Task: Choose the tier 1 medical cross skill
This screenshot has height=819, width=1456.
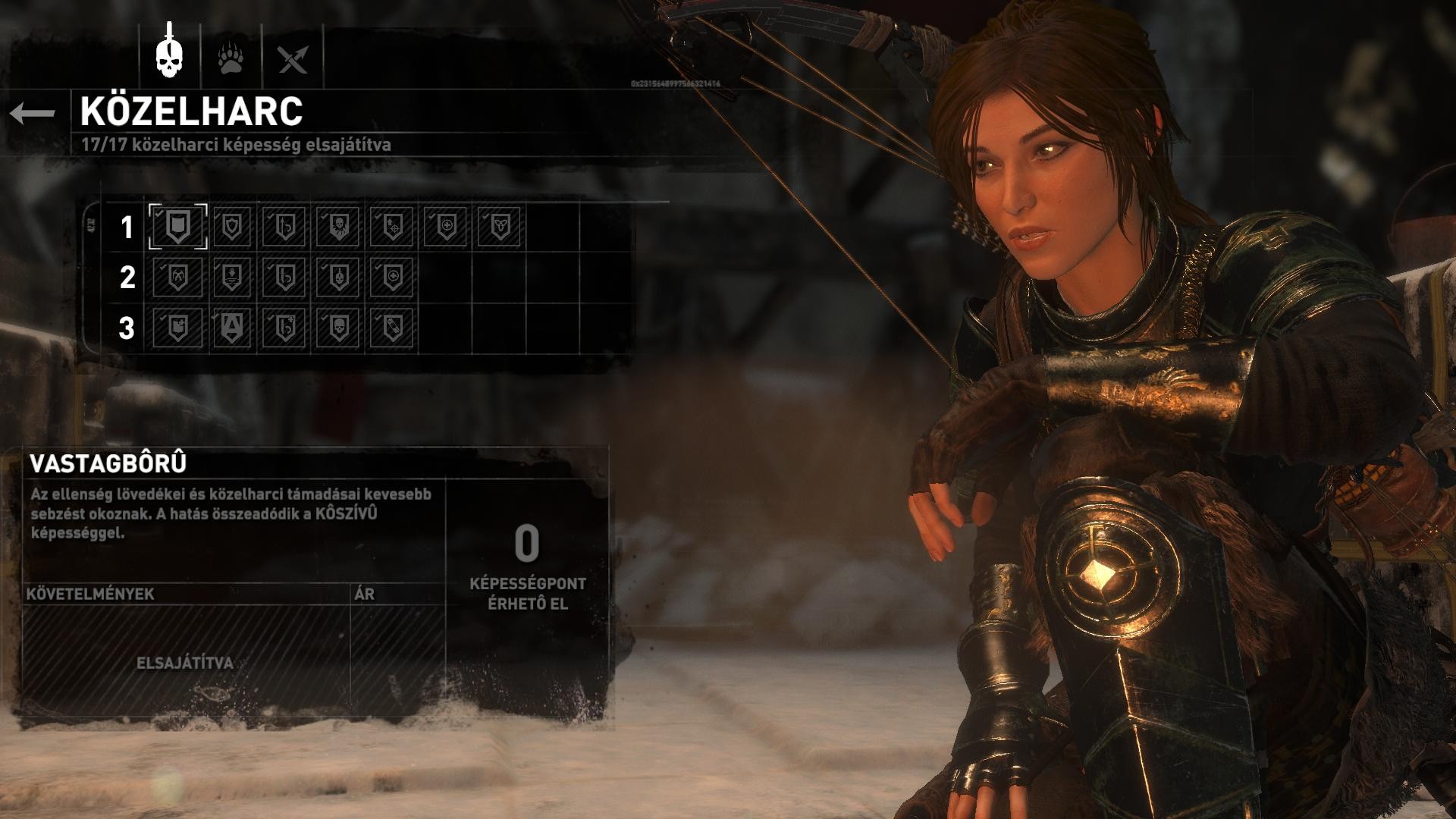Action: click(446, 226)
